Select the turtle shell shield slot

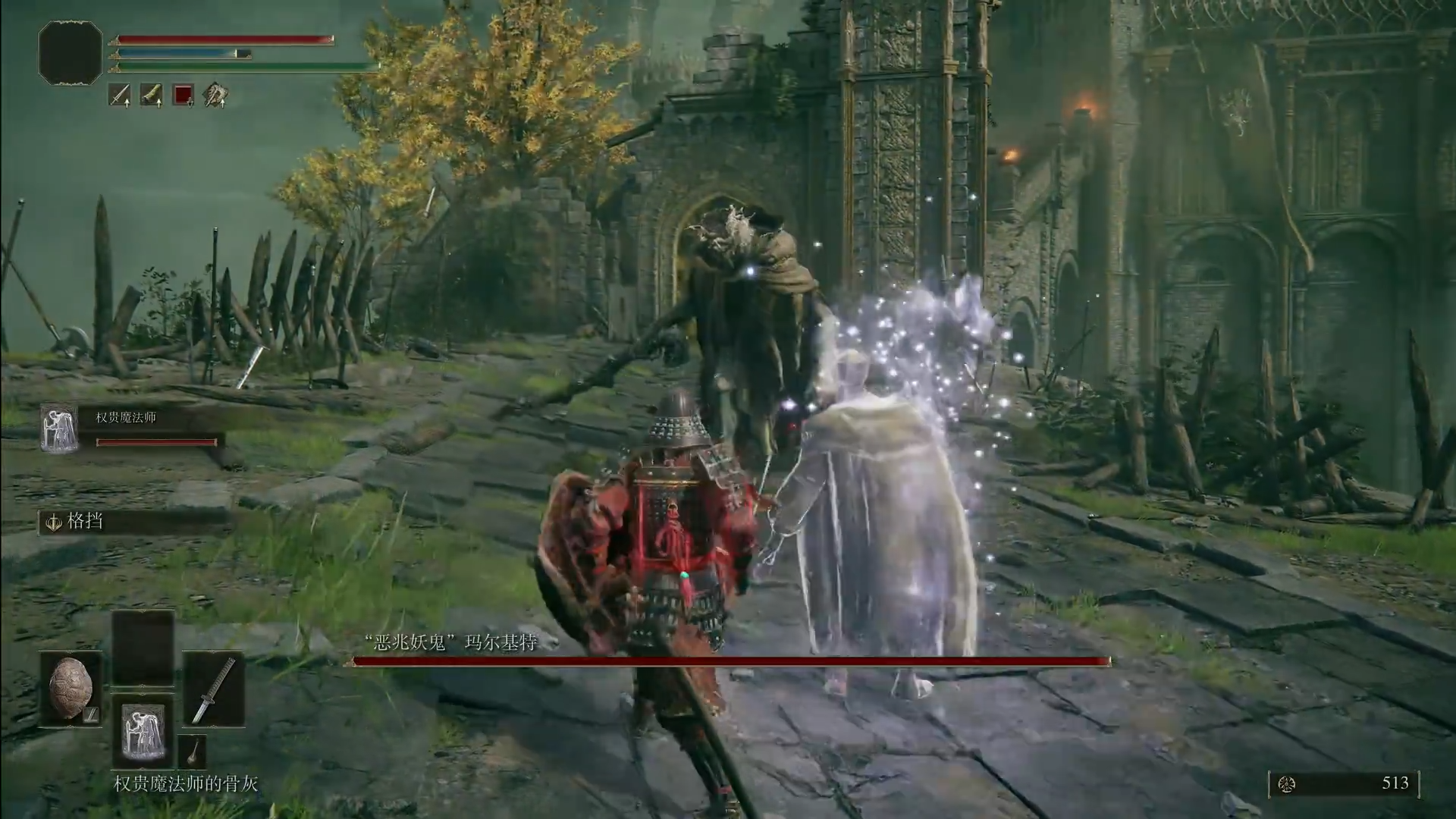(71, 689)
